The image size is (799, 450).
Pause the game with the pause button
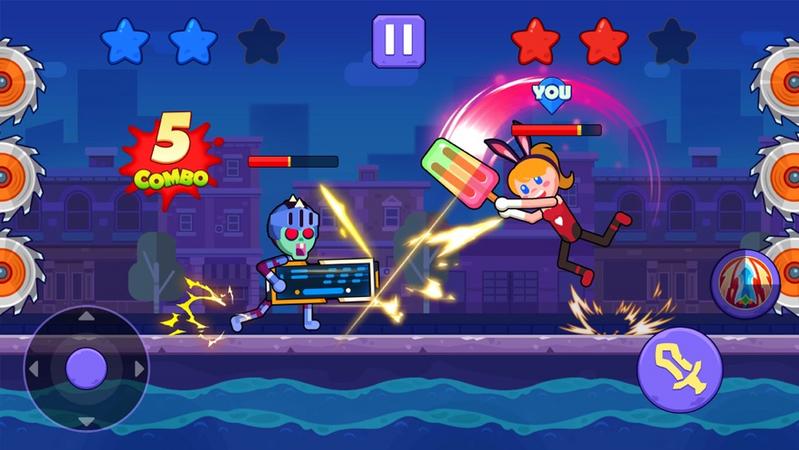click(398, 41)
